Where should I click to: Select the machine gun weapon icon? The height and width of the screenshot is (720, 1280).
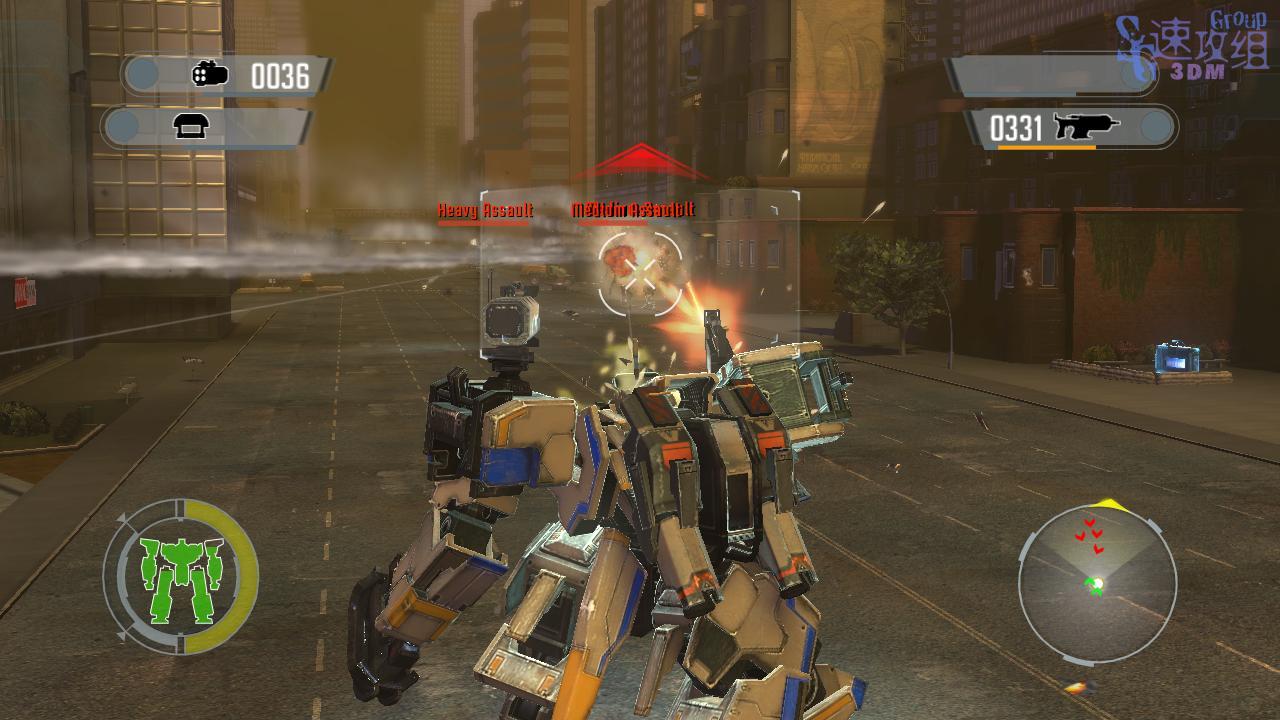[1088, 127]
